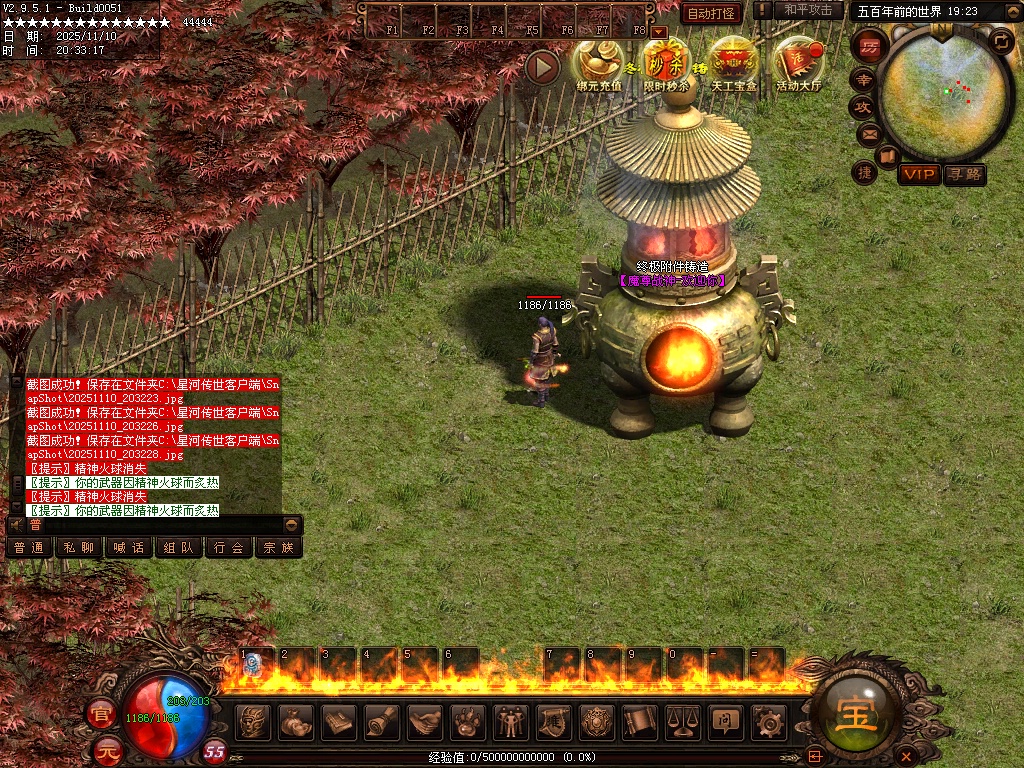The height and width of the screenshot is (768, 1024).
Task: Open the 宝 treasure orb button
Action: pyautogui.click(x=856, y=716)
